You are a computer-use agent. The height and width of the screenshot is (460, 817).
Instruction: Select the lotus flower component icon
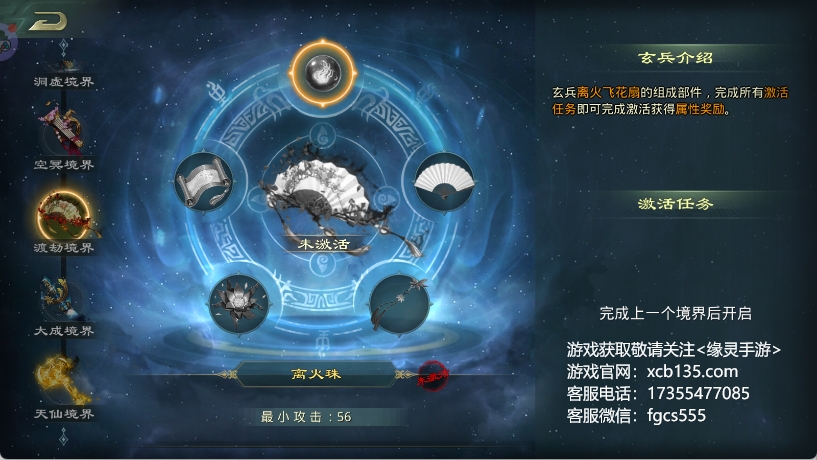pos(241,302)
